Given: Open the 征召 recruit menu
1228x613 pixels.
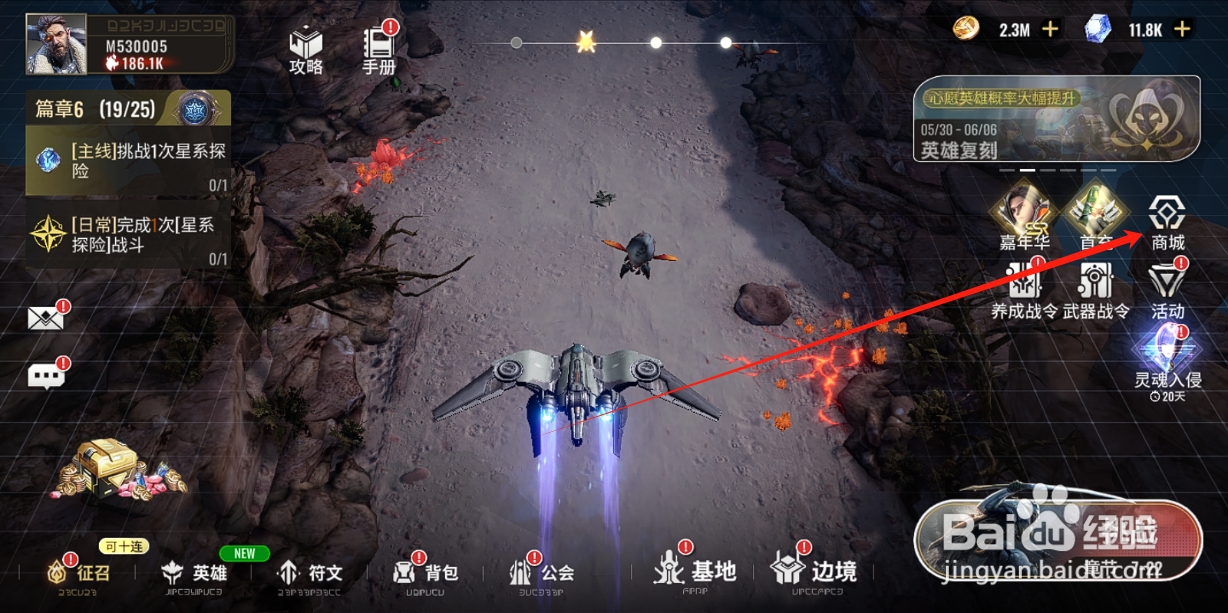Looking at the screenshot, I should (80, 573).
